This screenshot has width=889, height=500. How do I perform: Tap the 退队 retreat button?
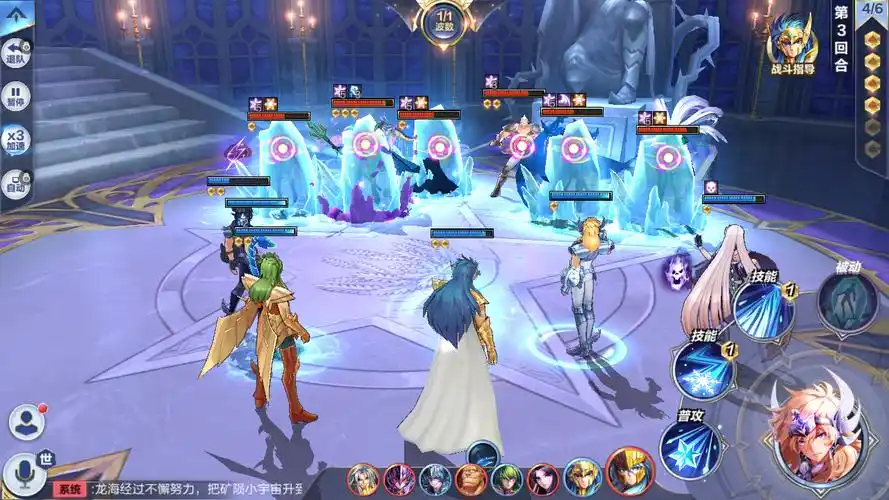[16, 52]
